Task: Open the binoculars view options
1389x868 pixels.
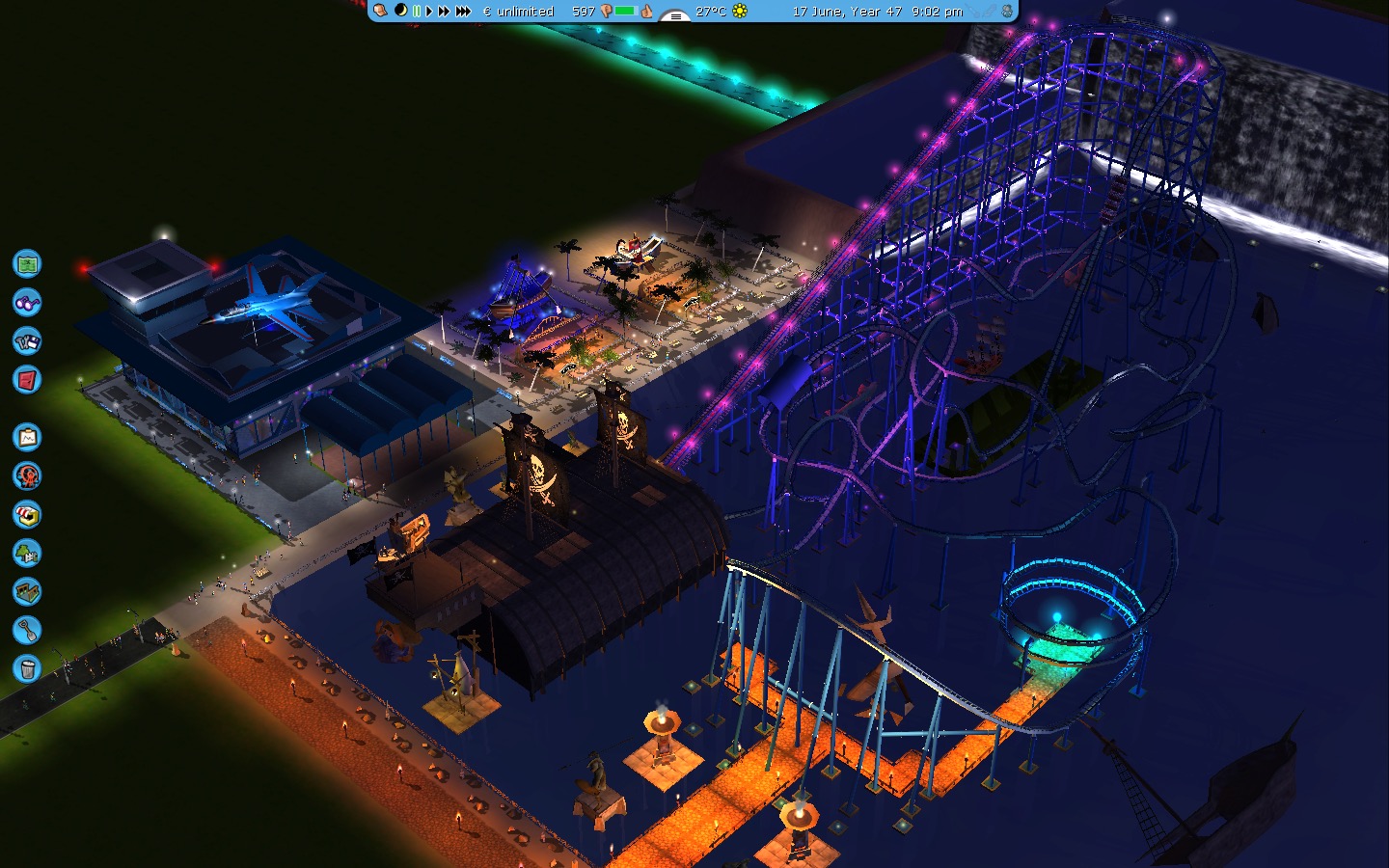Action: (27, 302)
